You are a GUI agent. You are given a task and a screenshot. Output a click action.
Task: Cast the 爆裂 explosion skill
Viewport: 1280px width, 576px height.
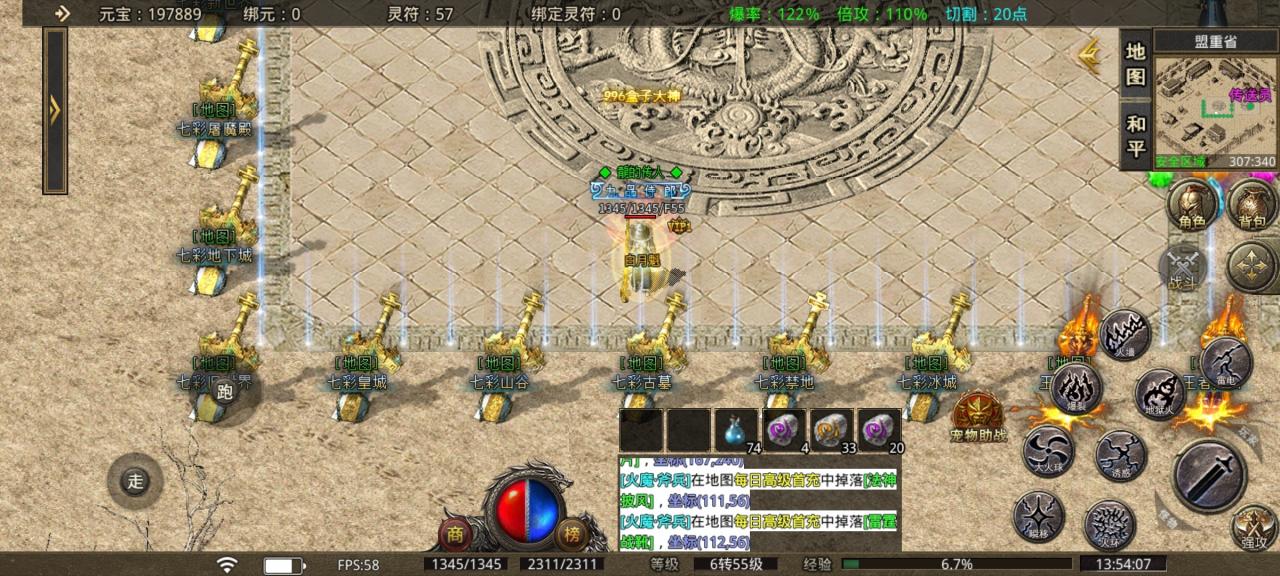tap(1076, 388)
